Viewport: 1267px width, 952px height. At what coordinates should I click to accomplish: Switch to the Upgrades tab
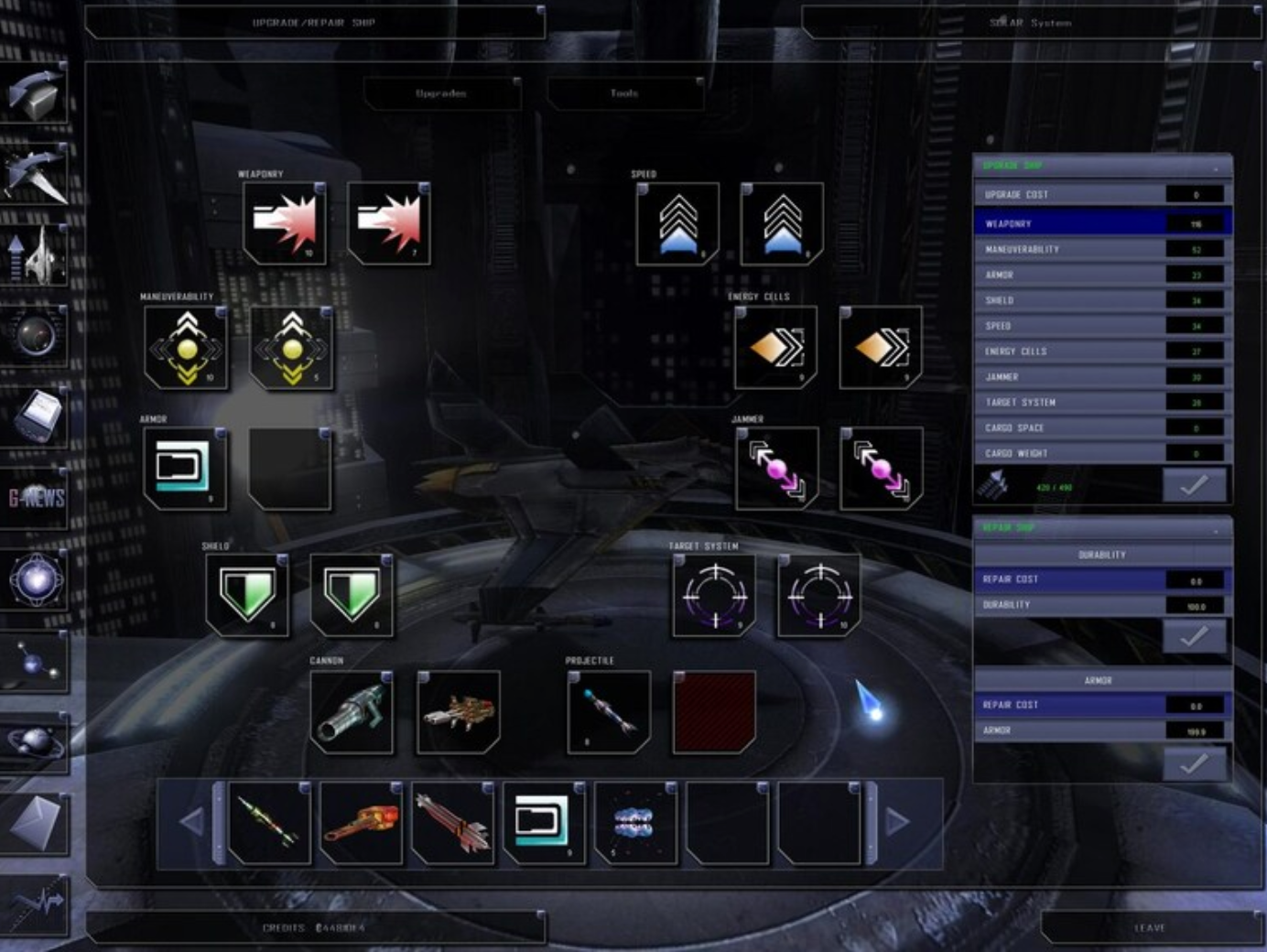point(443,92)
